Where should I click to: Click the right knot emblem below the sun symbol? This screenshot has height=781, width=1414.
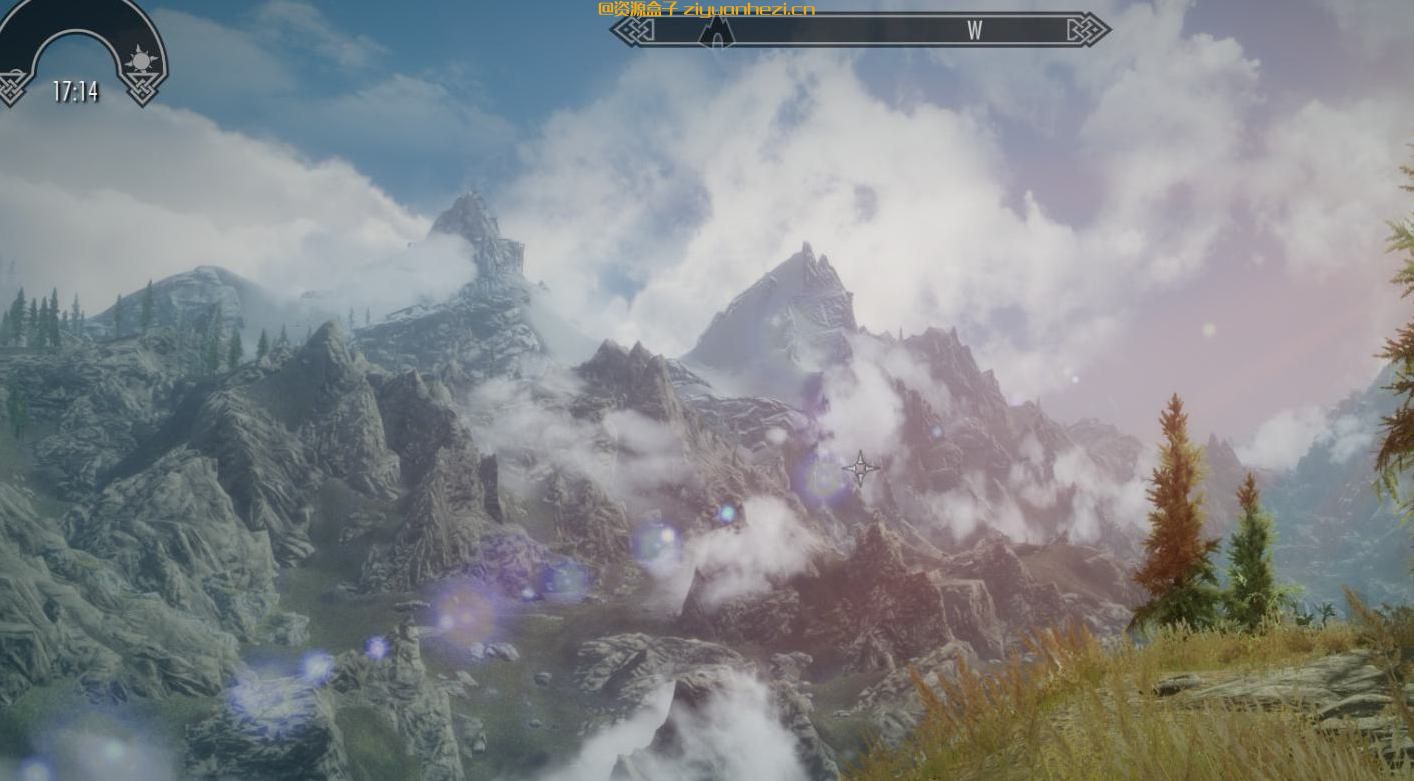pyautogui.click(x=142, y=90)
